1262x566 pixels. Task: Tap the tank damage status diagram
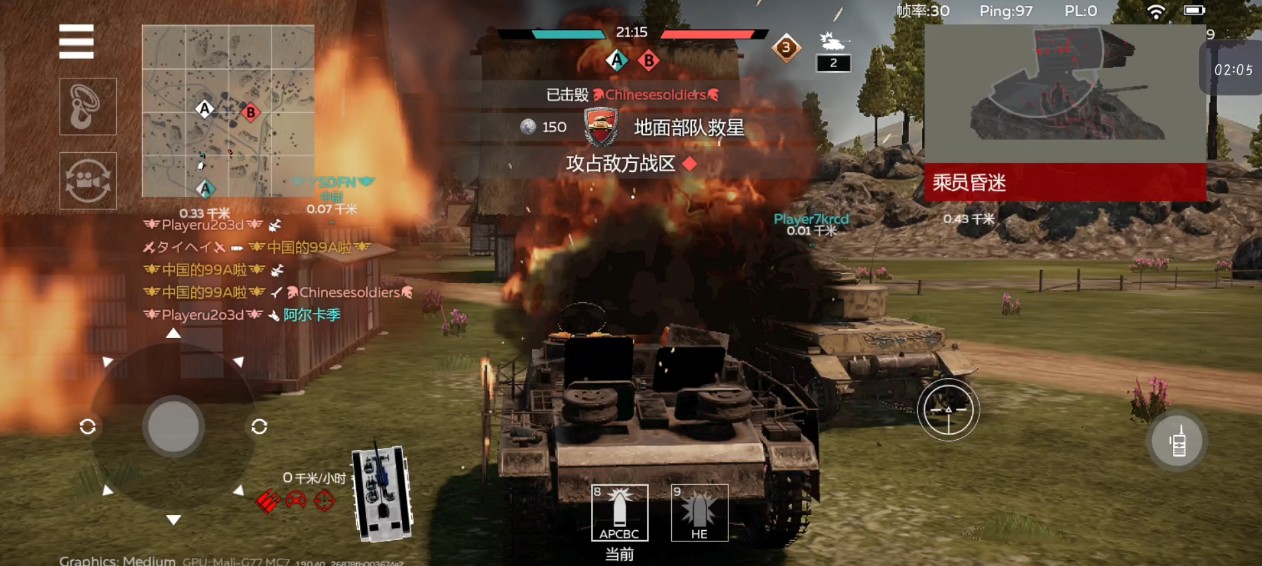(382, 492)
